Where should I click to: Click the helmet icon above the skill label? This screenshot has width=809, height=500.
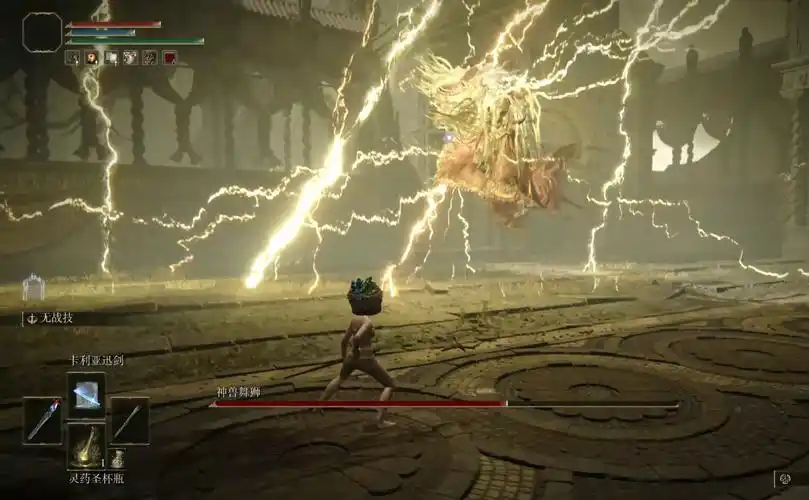(x=33, y=287)
